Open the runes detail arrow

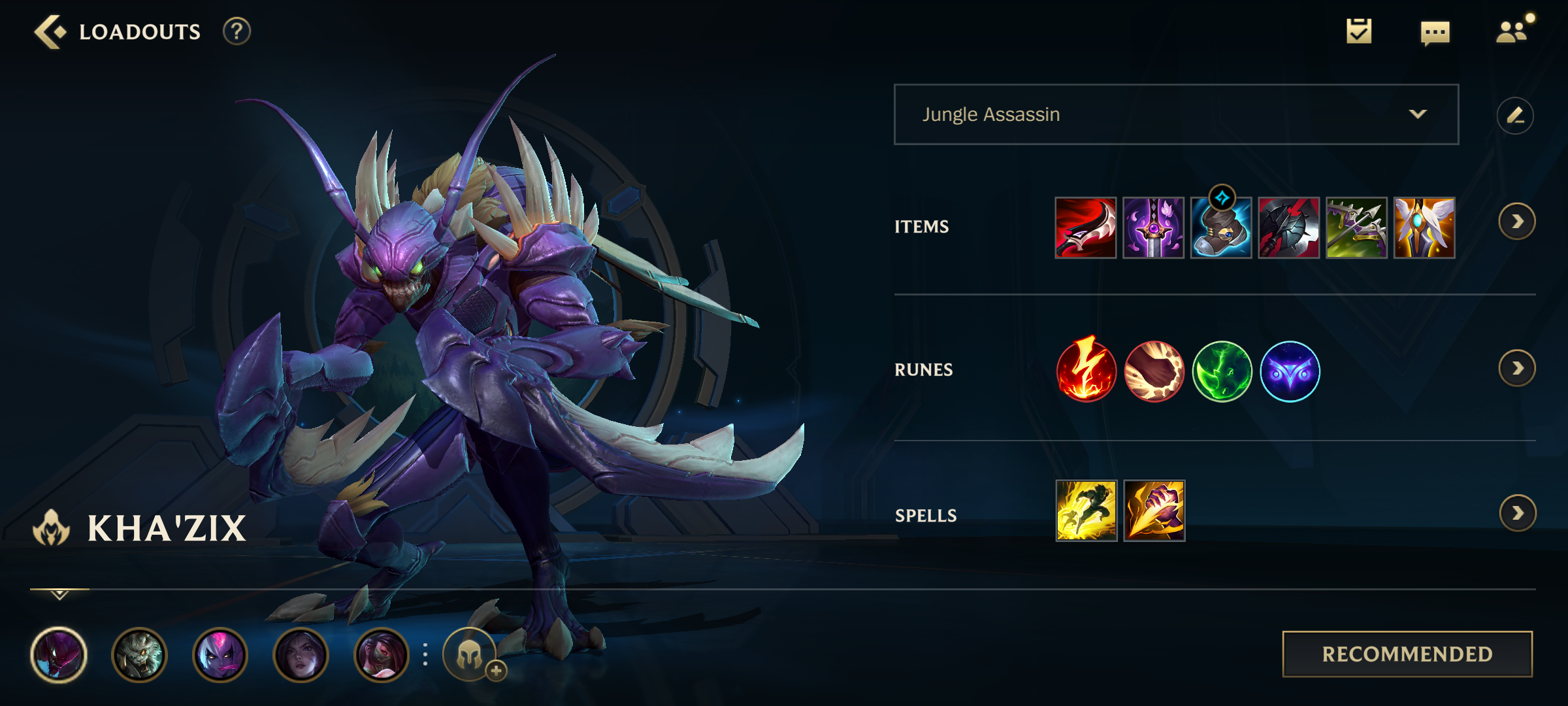tap(1517, 369)
